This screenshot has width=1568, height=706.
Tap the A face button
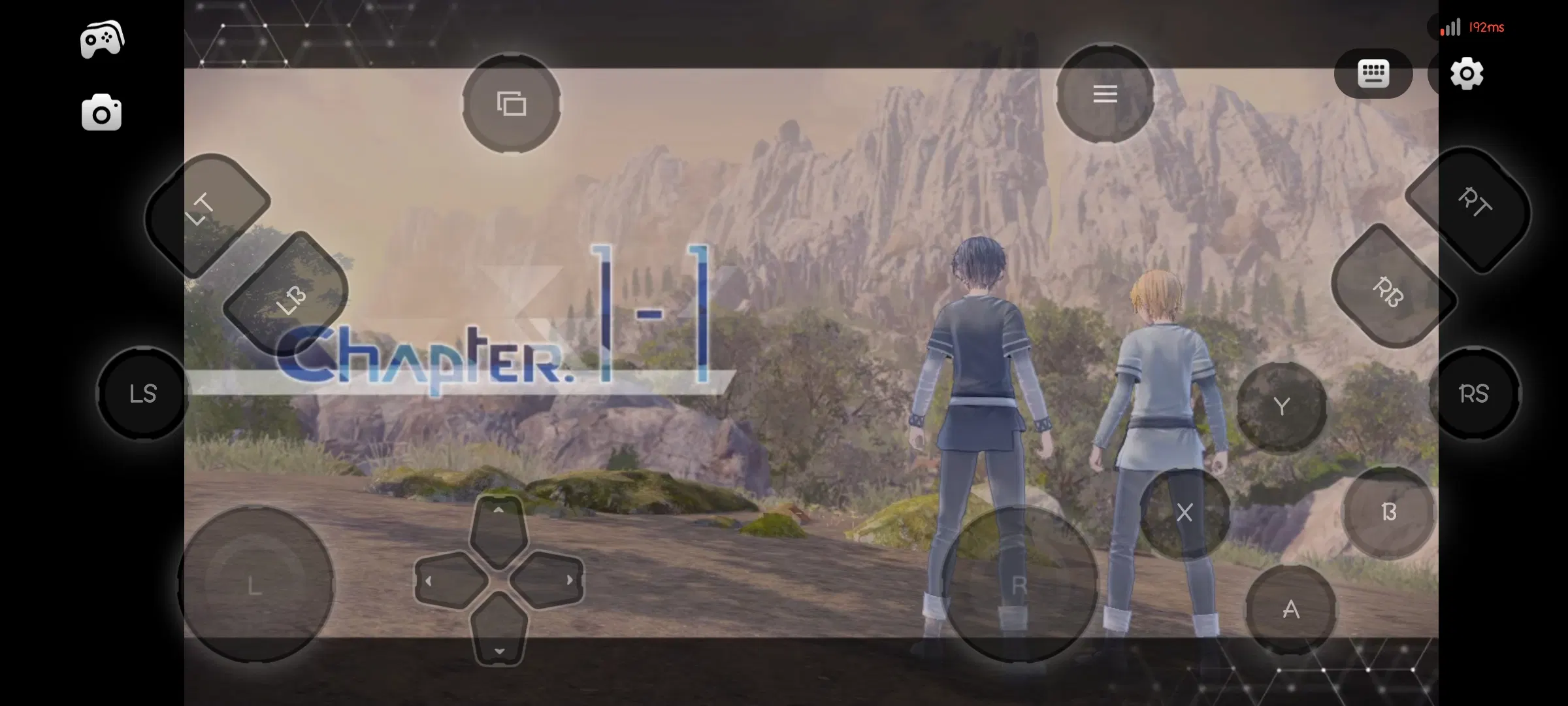(1290, 609)
